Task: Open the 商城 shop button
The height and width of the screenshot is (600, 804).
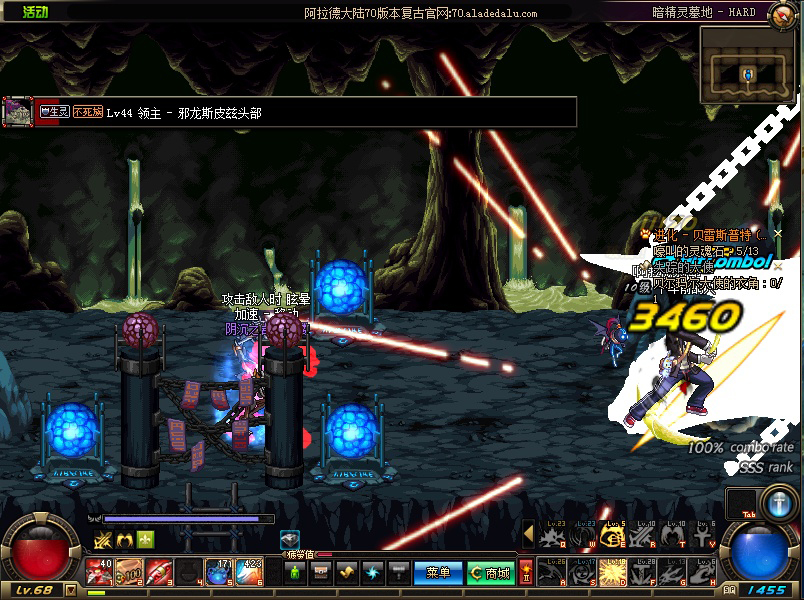Action: click(x=490, y=573)
